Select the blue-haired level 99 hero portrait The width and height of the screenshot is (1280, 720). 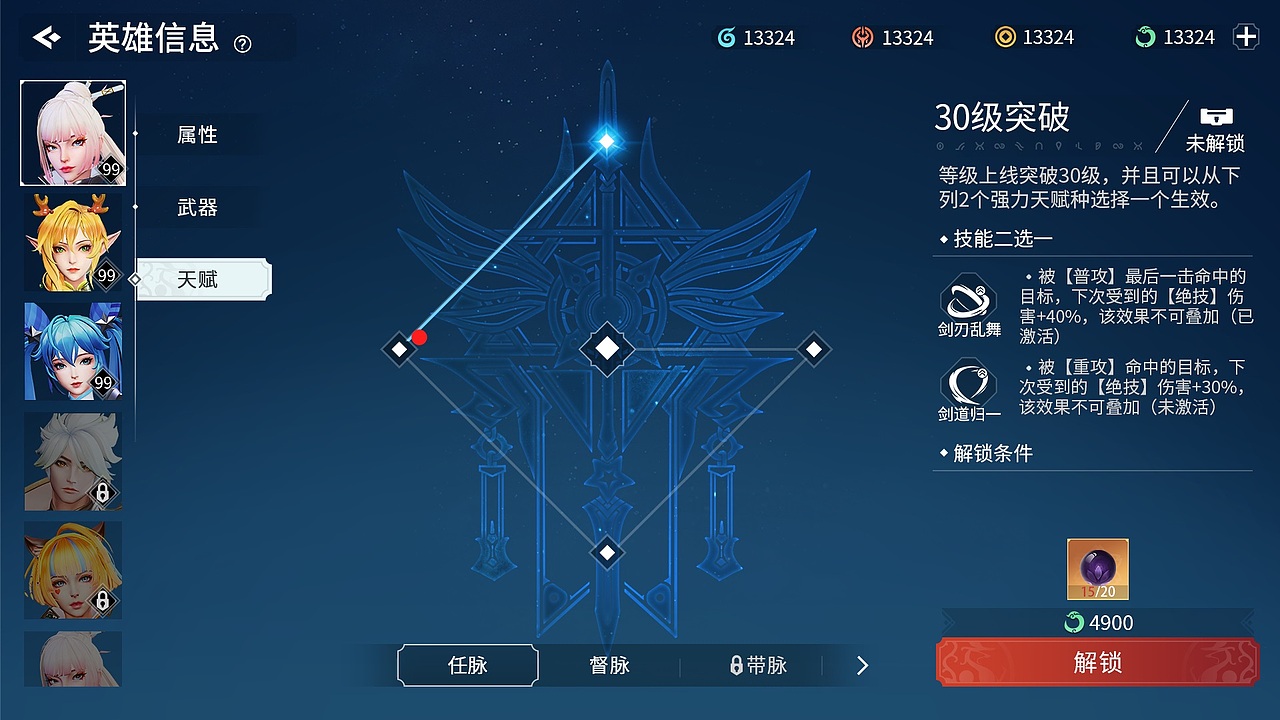[x=71, y=351]
